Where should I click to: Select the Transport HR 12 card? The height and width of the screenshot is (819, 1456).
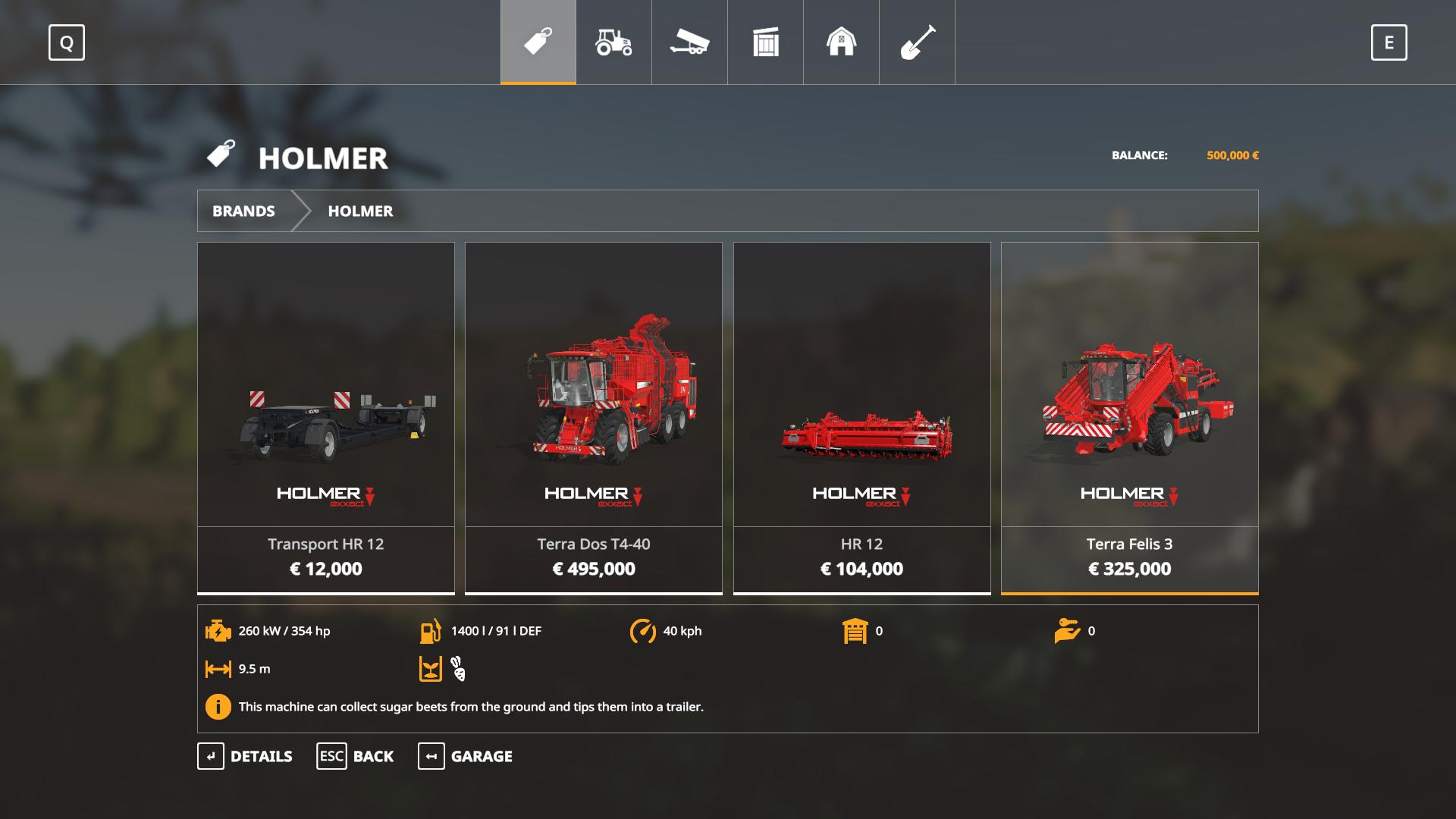click(x=326, y=417)
